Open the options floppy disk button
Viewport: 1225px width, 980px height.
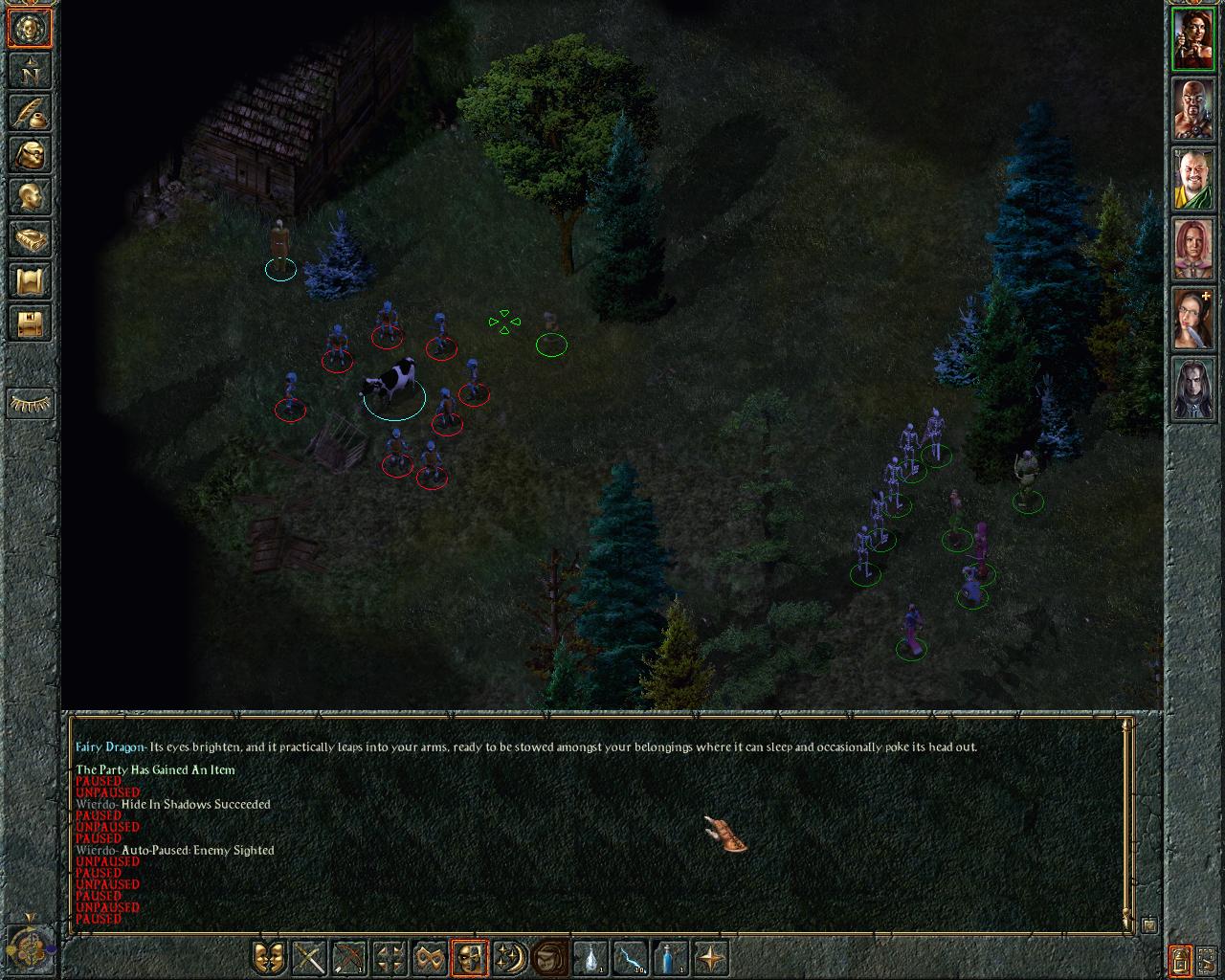pyautogui.click(x=30, y=323)
